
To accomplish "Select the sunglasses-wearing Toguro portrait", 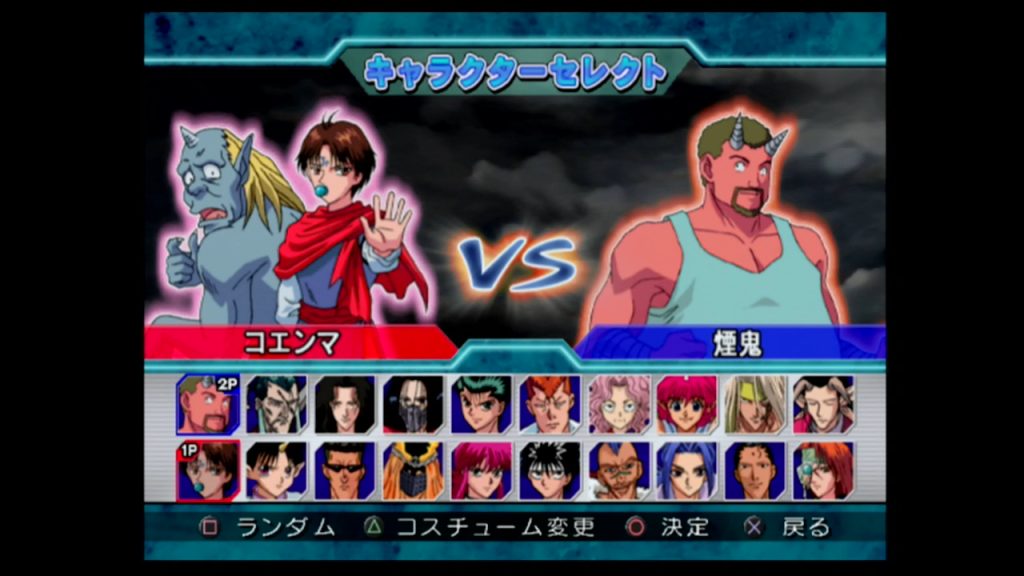I will tap(345, 470).
